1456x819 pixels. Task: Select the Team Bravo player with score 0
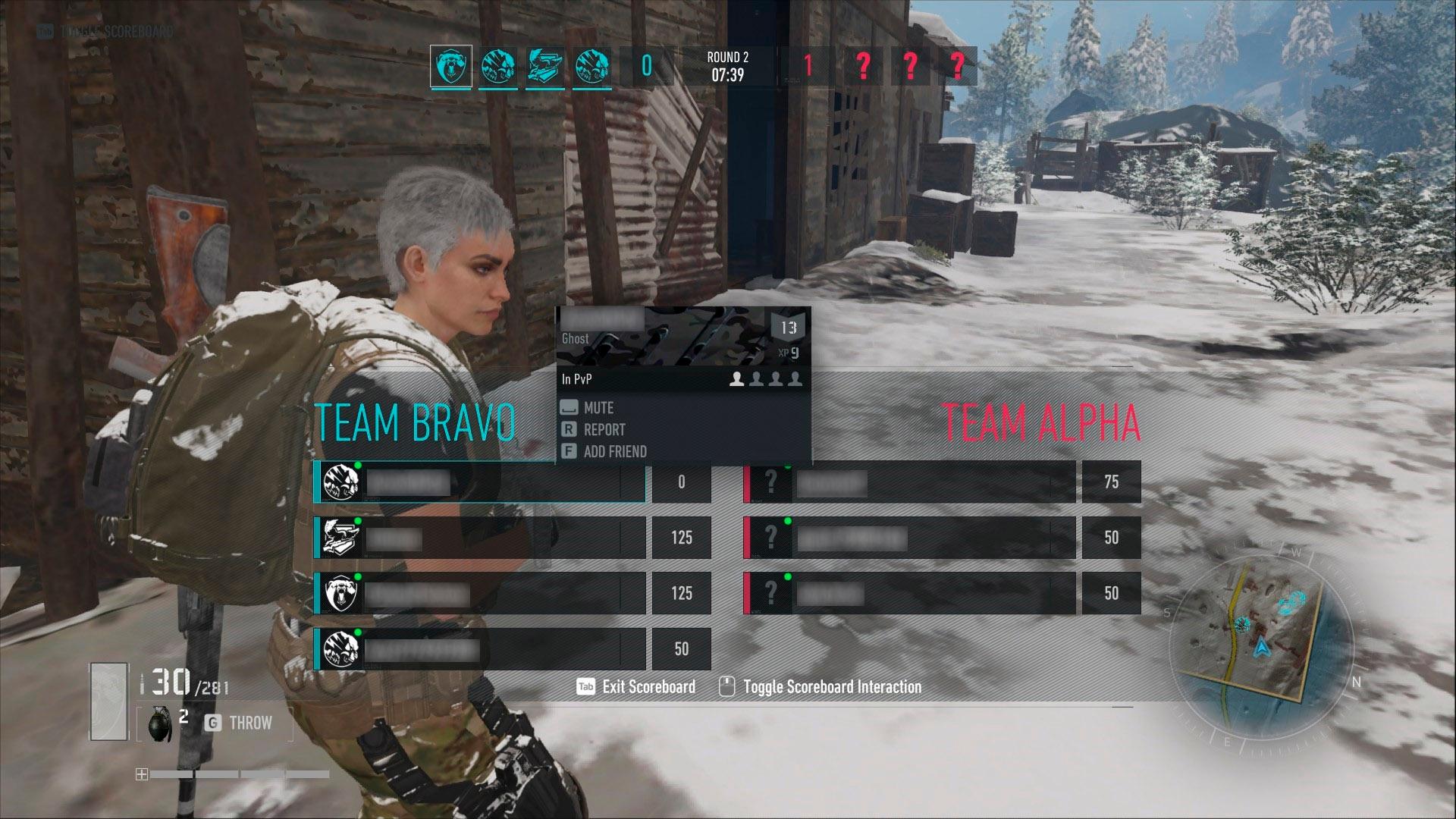click(x=479, y=482)
